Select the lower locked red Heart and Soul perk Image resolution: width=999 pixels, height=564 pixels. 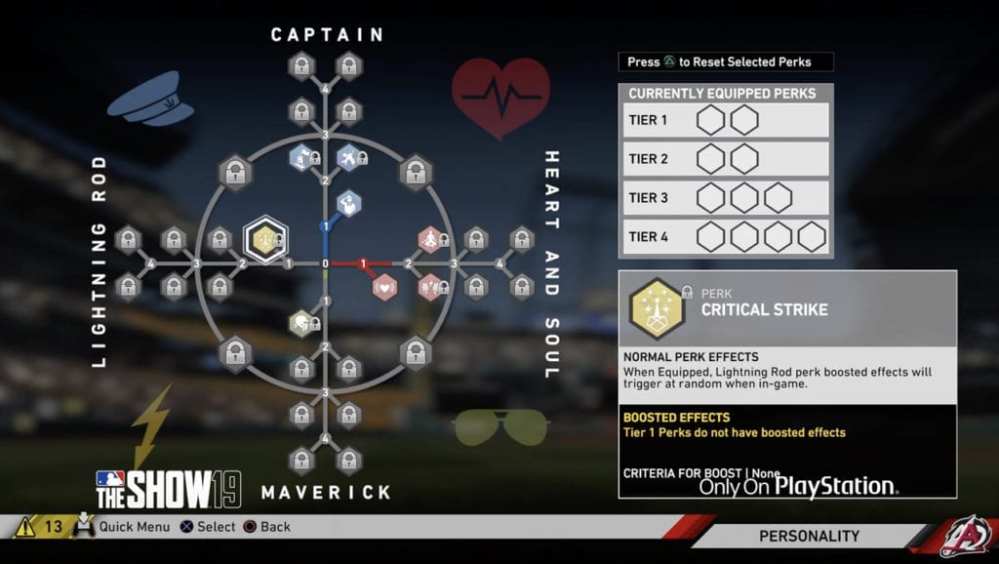[431, 287]
